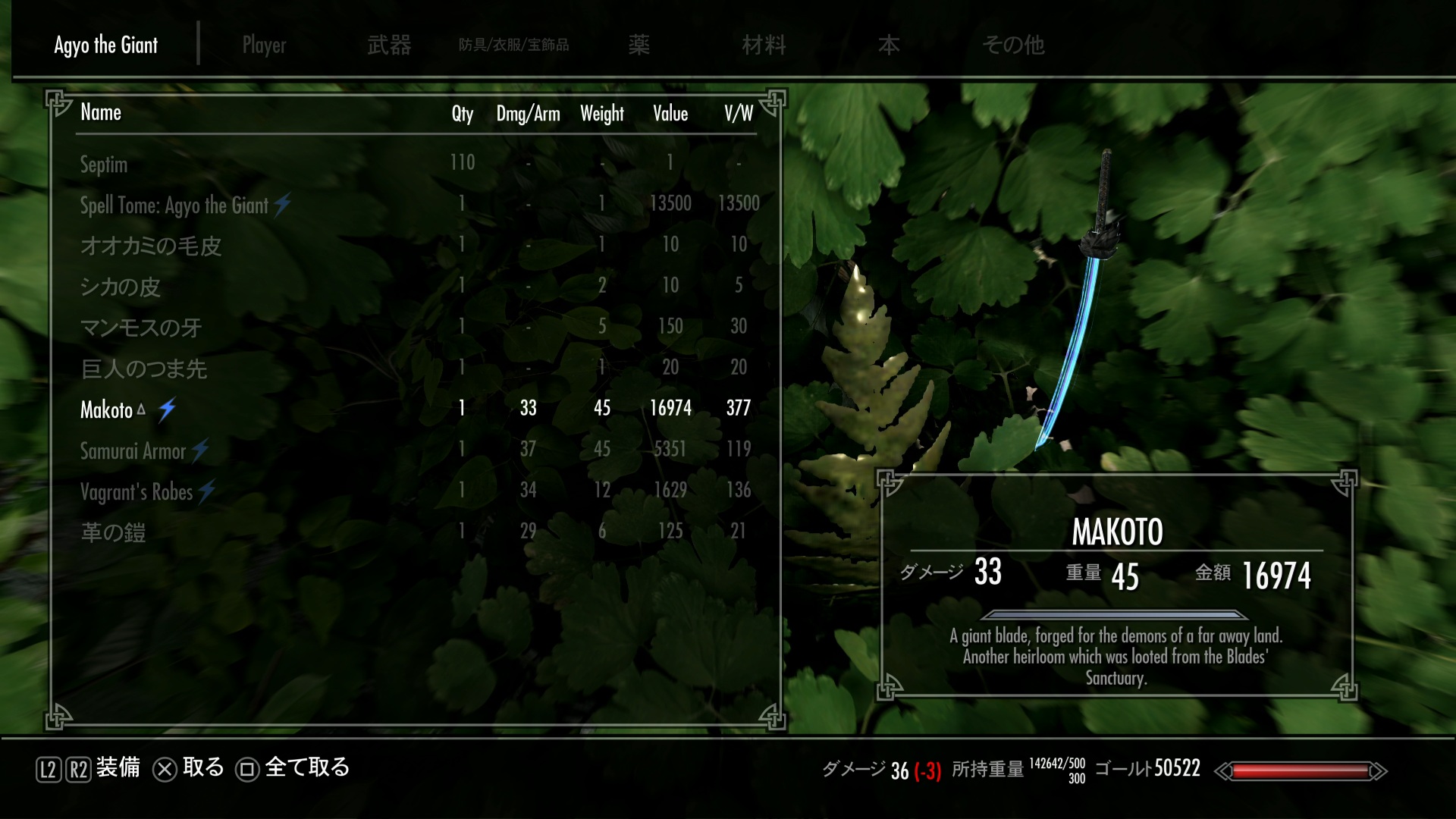
Task: Select the オオカミの毛皮 item row
Action: pos(151,246)
